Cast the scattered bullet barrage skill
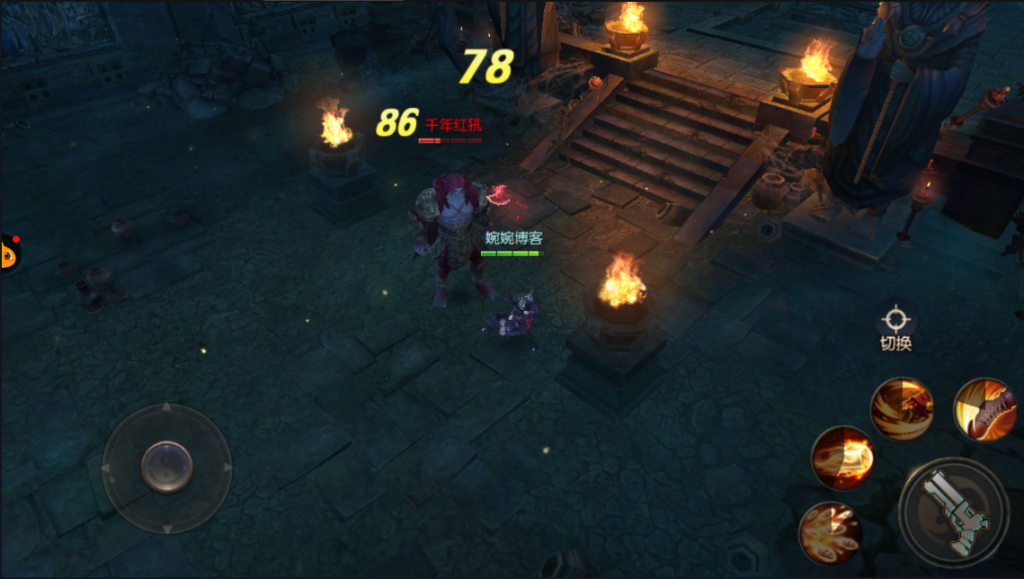 830,532
